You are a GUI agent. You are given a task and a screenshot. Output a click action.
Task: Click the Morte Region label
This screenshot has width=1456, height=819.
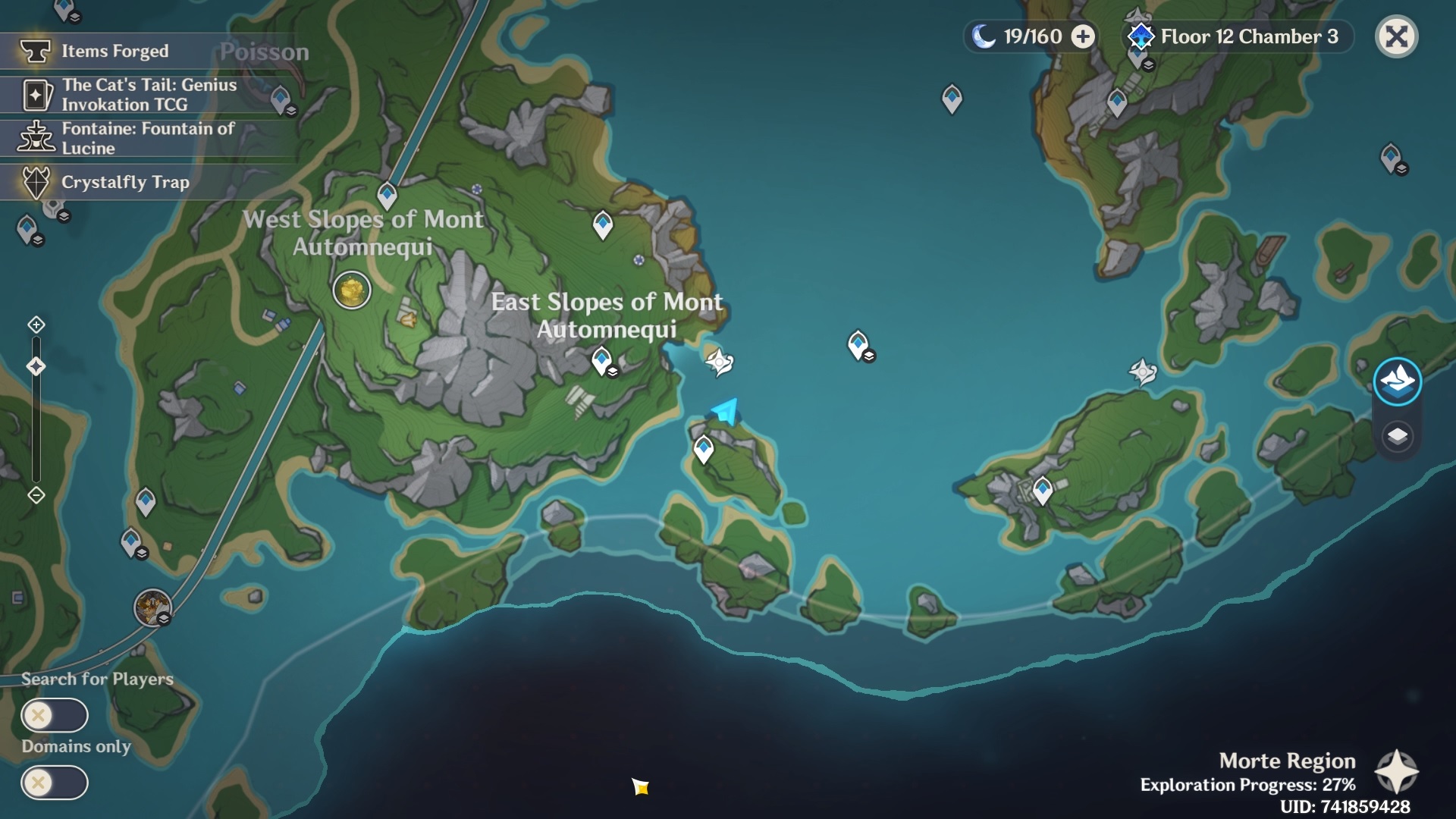click(1288, 761)
